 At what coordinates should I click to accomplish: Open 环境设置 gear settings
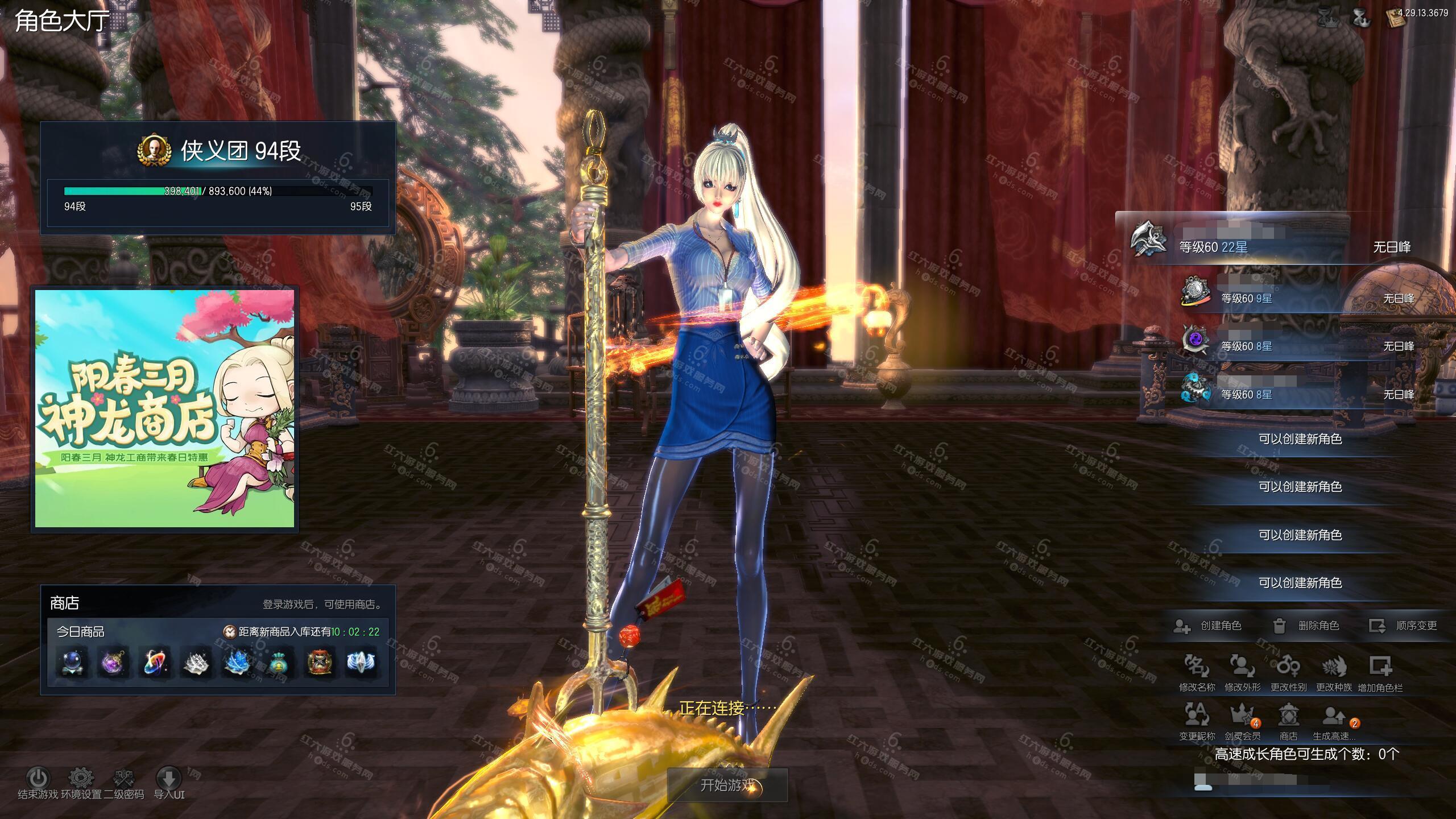(81, 777)
